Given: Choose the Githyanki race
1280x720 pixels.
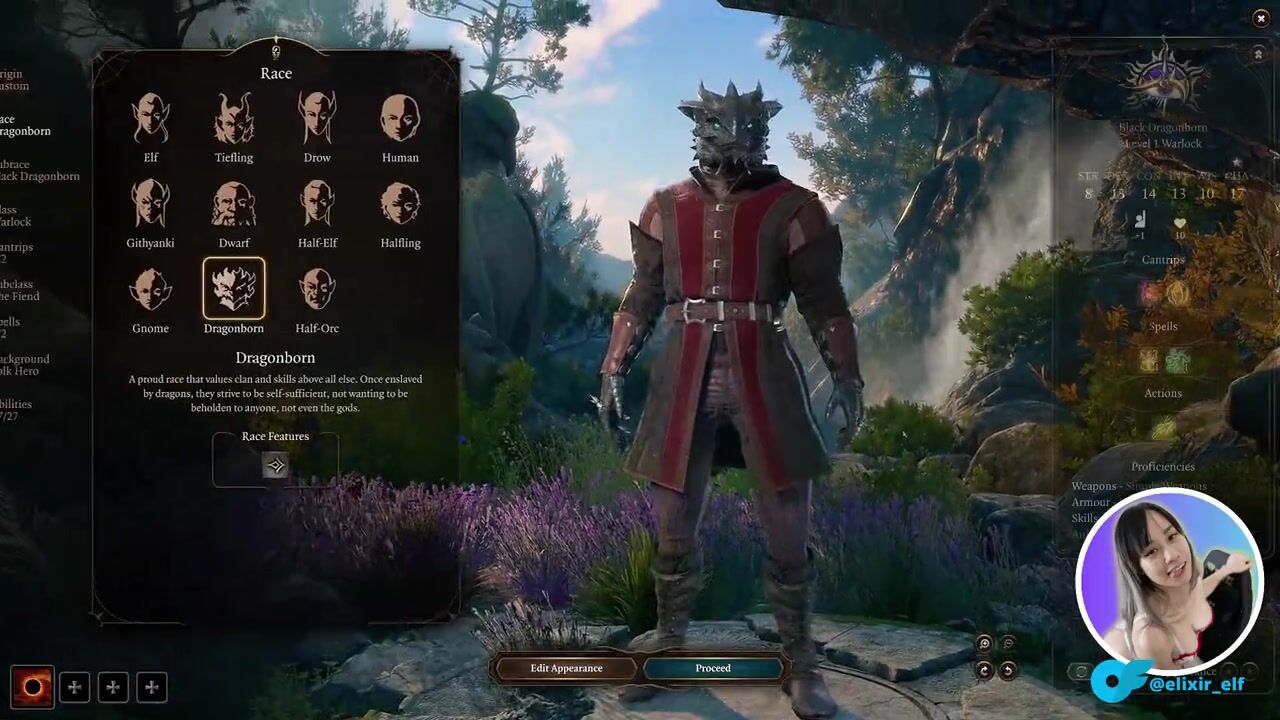Looking at the screenshot, I should (151, 204).
